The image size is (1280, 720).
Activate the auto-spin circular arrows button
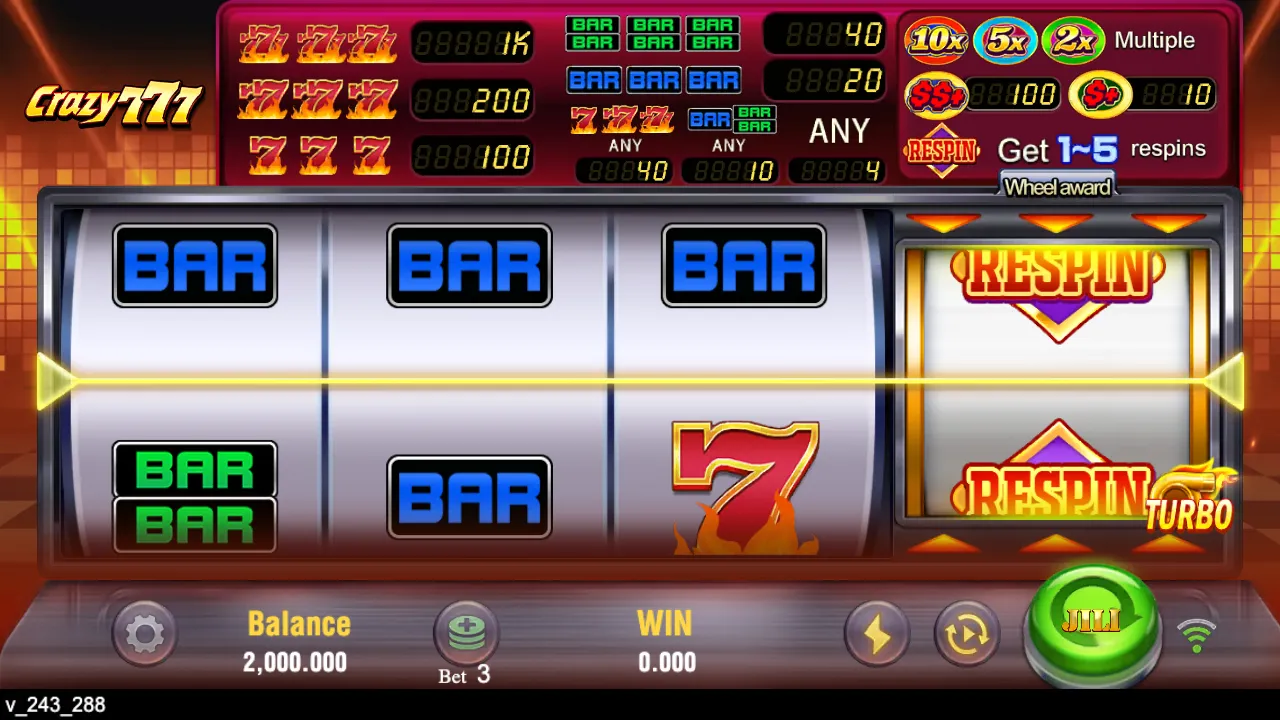click(966, 633)
